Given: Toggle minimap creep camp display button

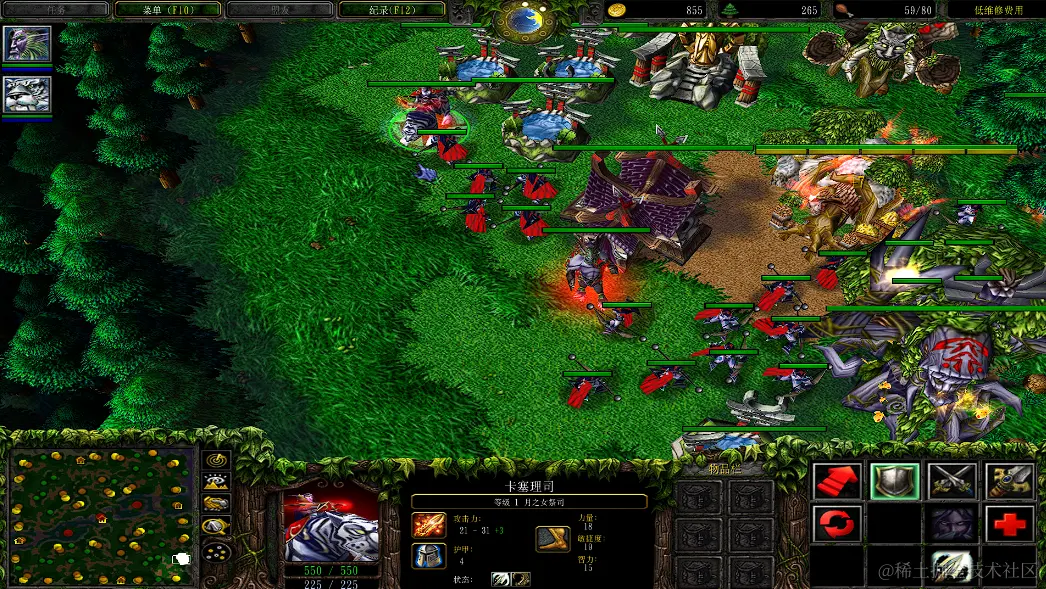Looking at the screenshot, I should tap(217, 527).
